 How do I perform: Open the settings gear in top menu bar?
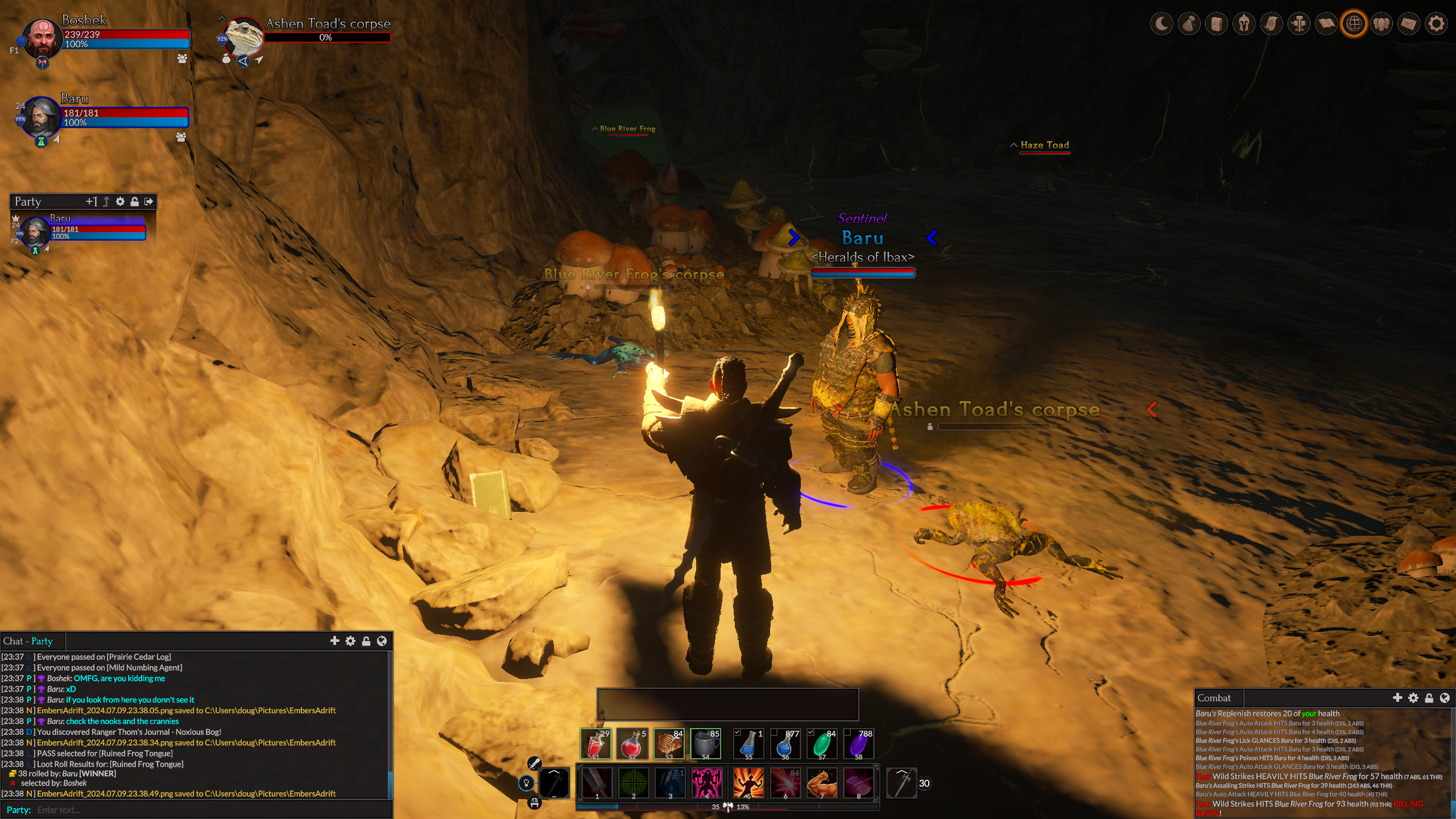point(1436,24)
